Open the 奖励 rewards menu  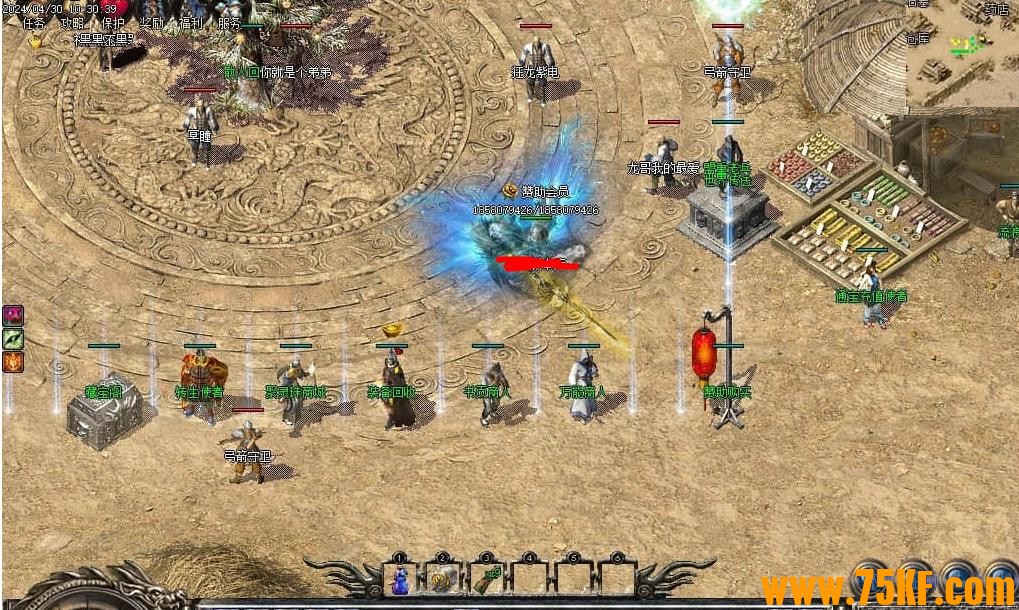click(x=152, y=23)
